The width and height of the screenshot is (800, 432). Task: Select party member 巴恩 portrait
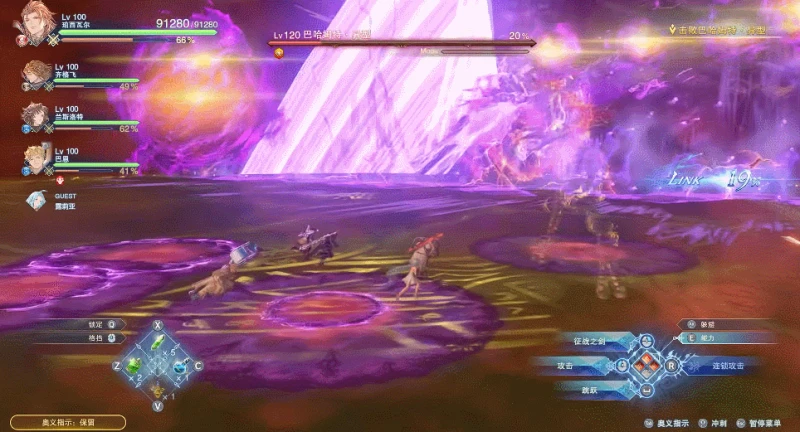[35, 157]
